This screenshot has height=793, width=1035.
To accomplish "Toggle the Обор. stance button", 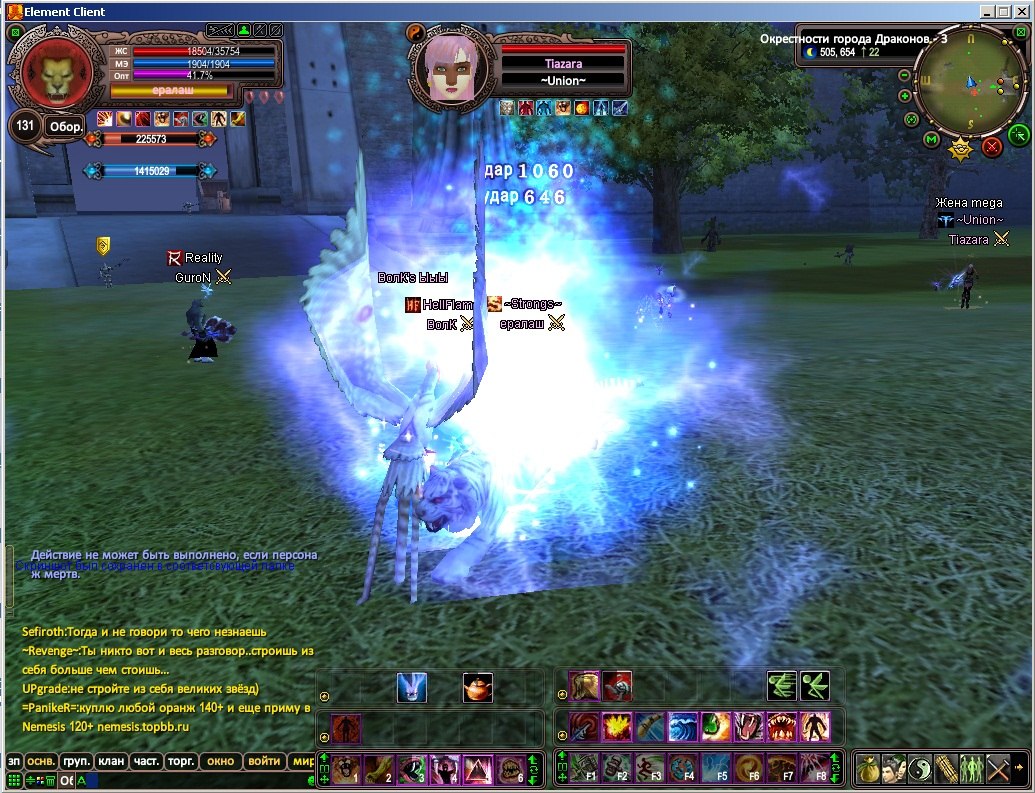I will tap(66, 127).
